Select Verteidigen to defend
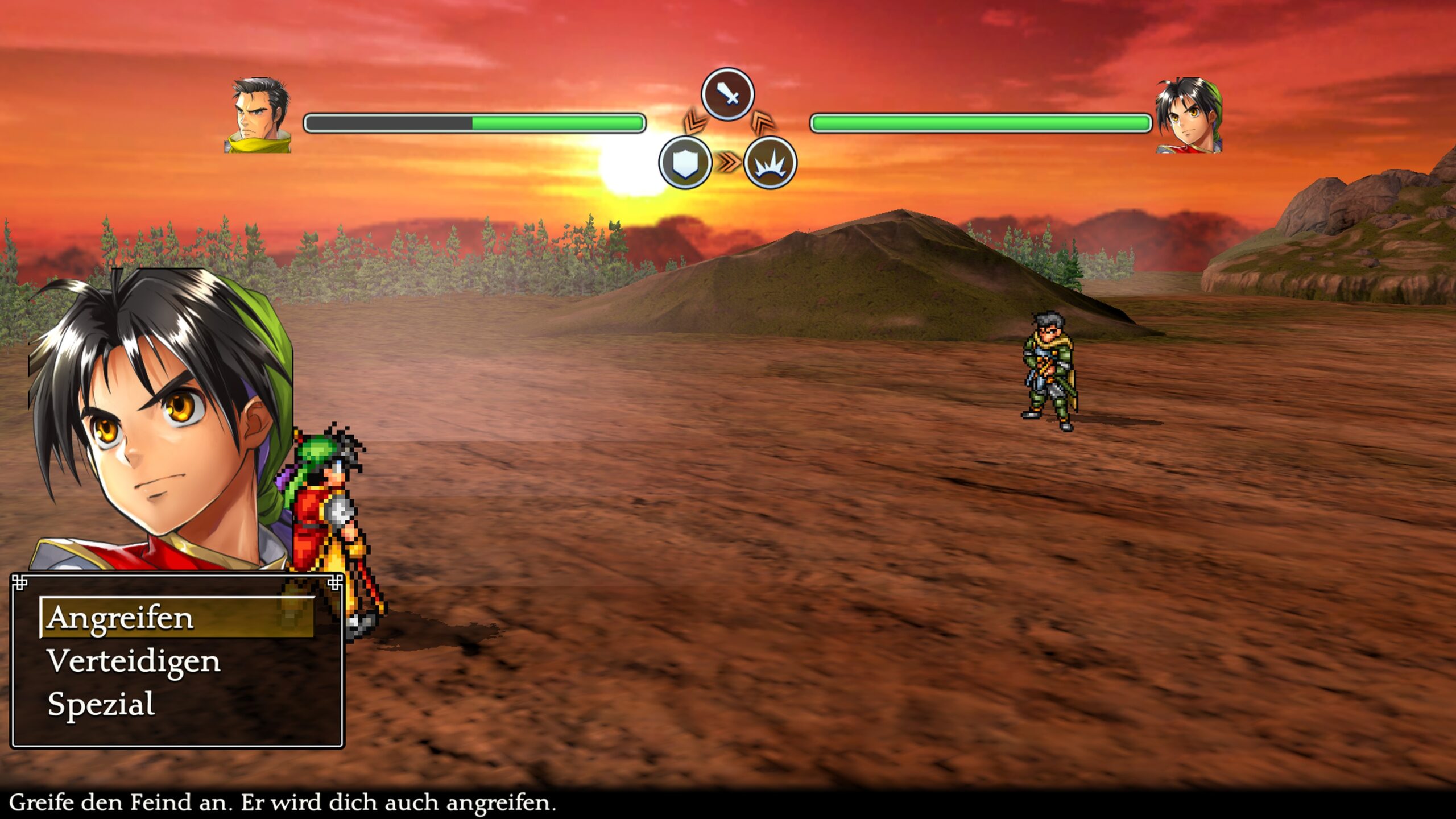This screenshot has width=1456, height=819. (134, 661)
